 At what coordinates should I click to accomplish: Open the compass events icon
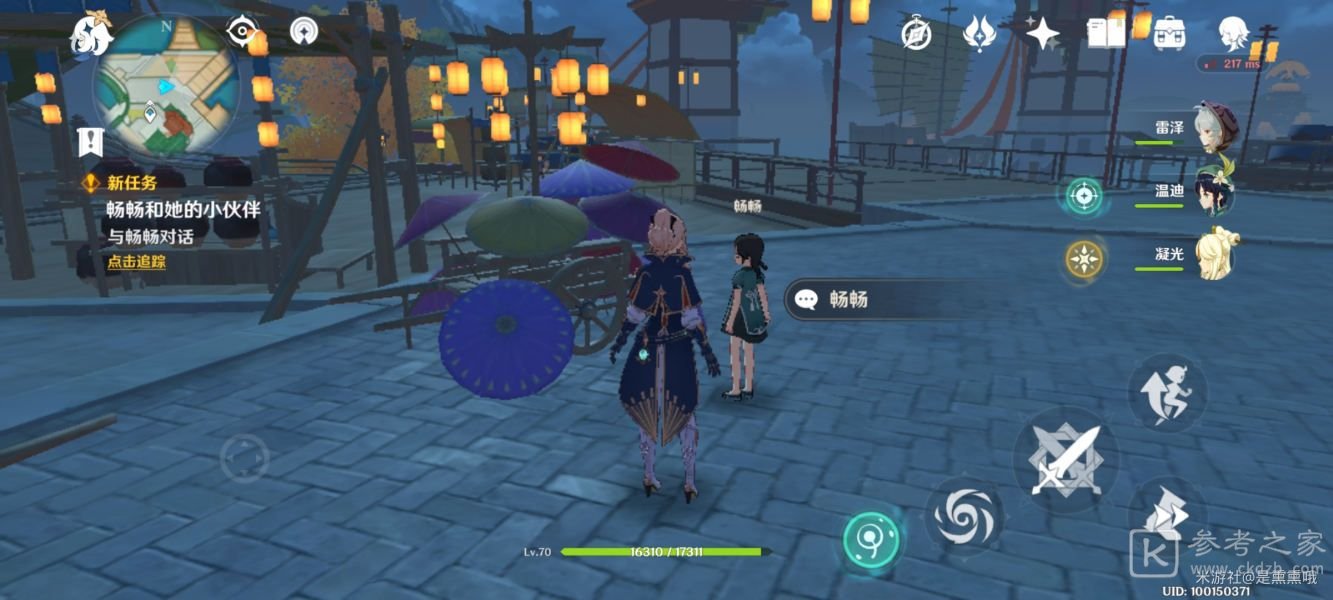point(916,33)
